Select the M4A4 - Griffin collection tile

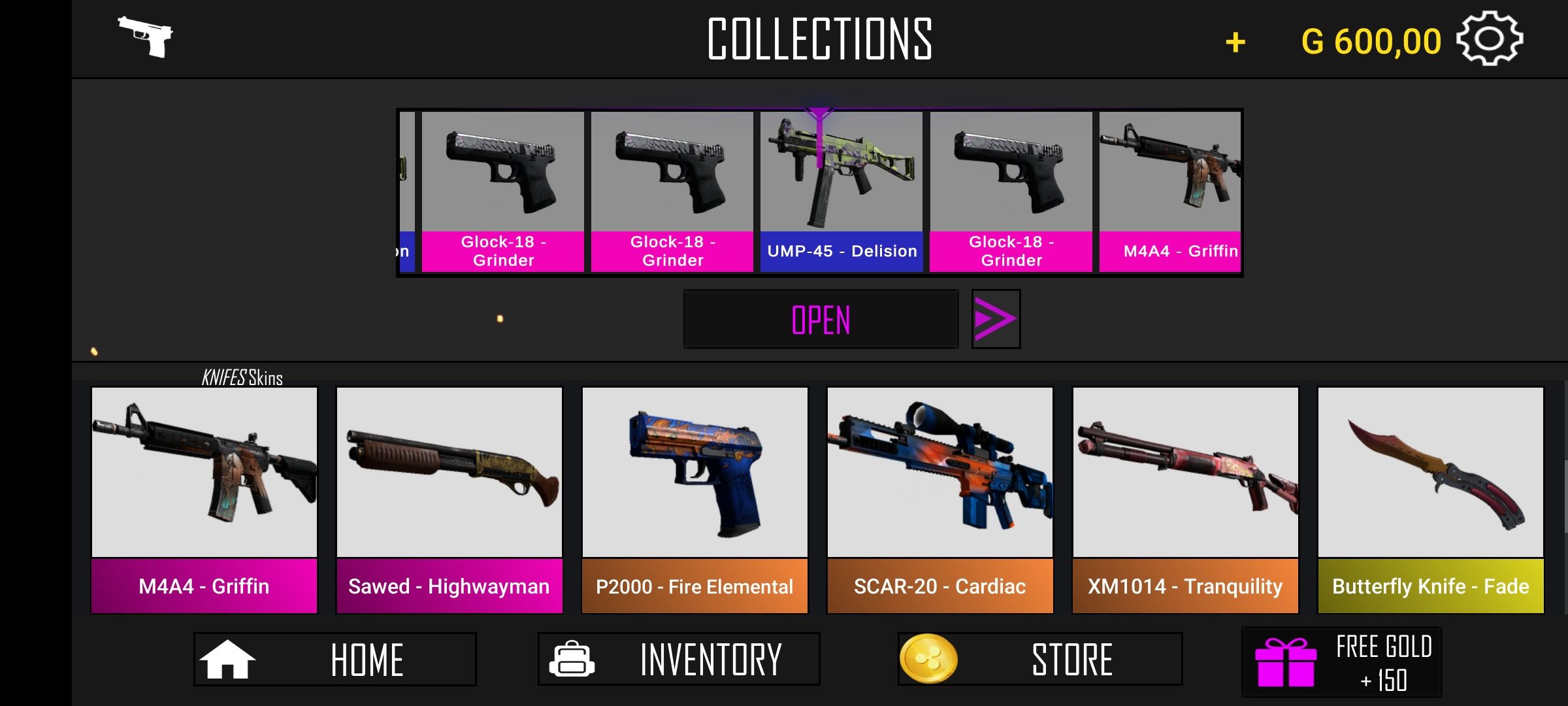point(204,500)
